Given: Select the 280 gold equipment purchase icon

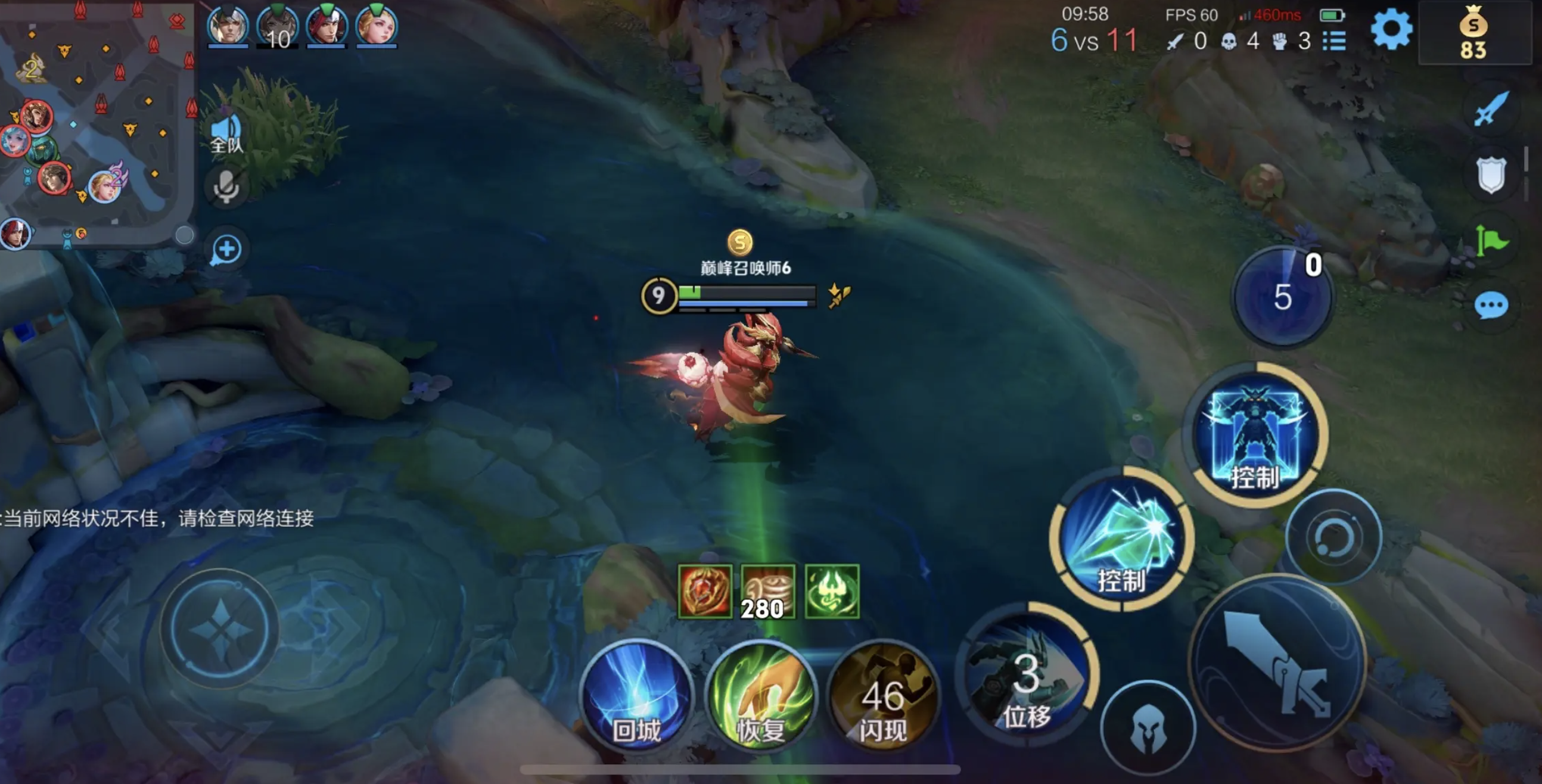Looking at the screenshot, I should pyautogui.click(x=767, y=592).
